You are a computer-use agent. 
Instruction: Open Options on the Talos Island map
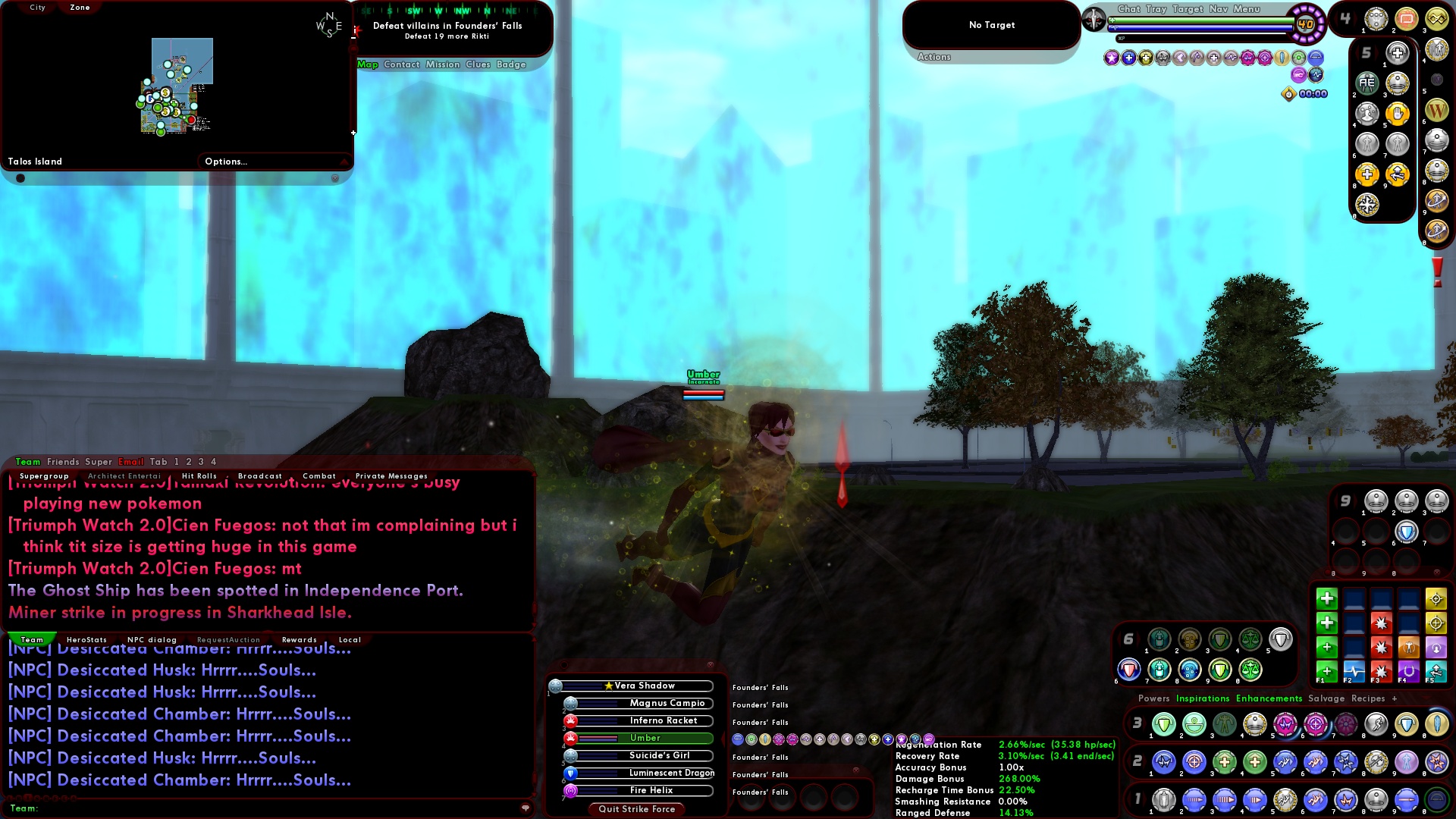coord(225,161)
